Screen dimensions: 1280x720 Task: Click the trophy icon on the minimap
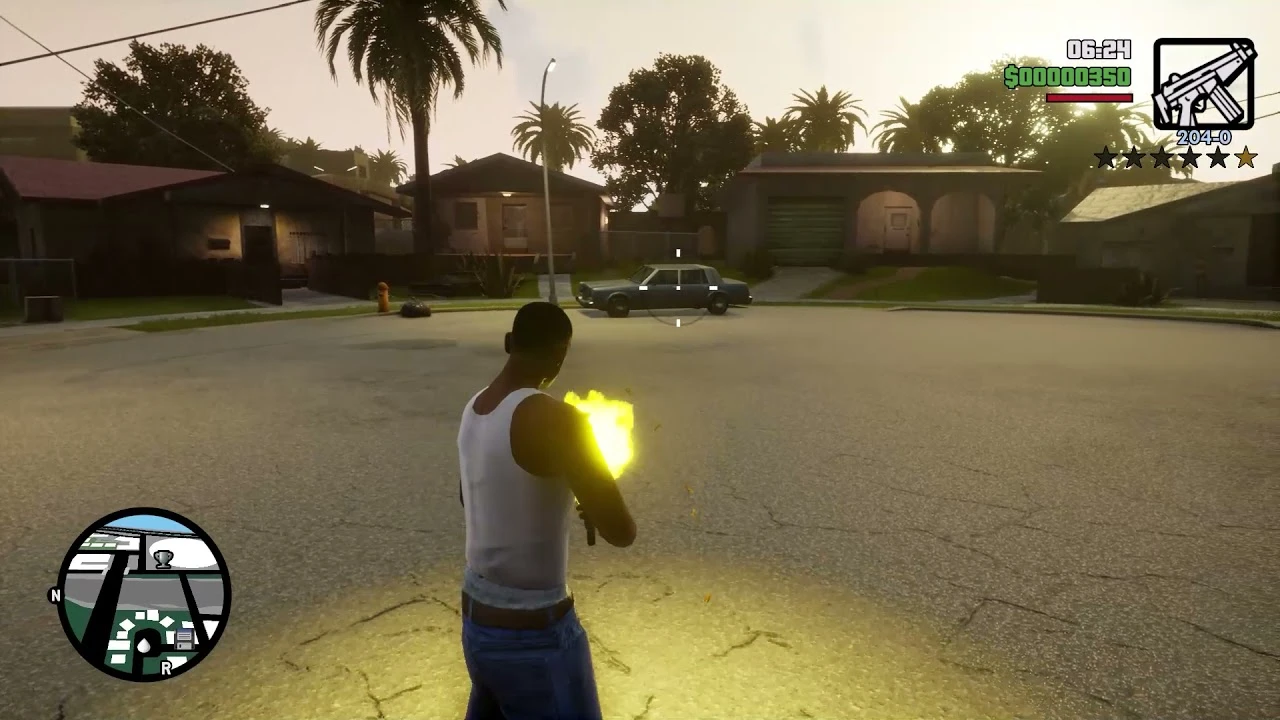pos(162,559)
